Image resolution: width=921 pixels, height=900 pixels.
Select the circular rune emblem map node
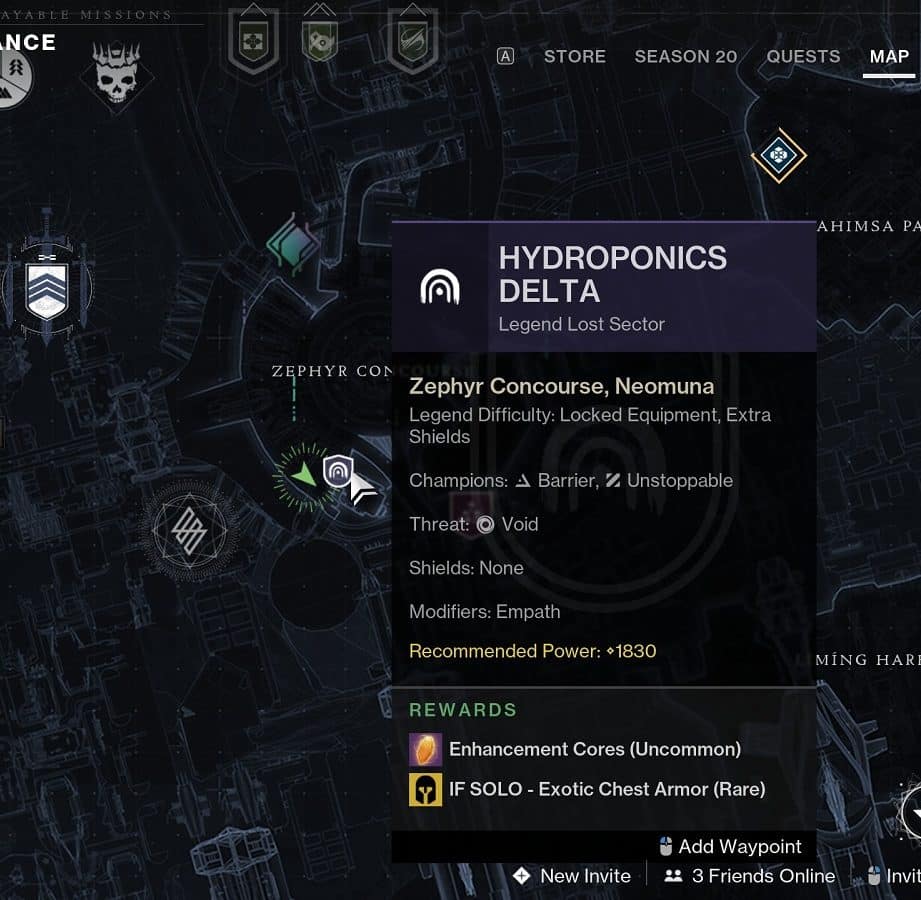pos(189,530)
